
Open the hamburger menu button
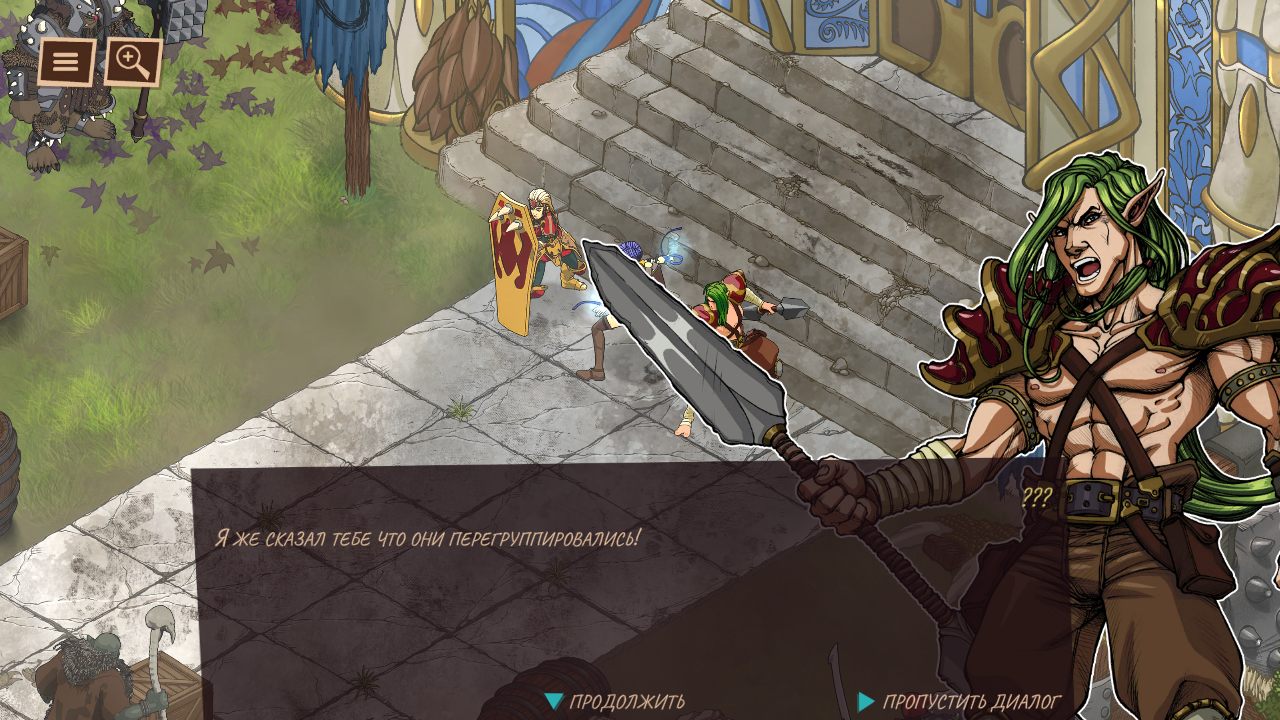click(x=66, y=63)
